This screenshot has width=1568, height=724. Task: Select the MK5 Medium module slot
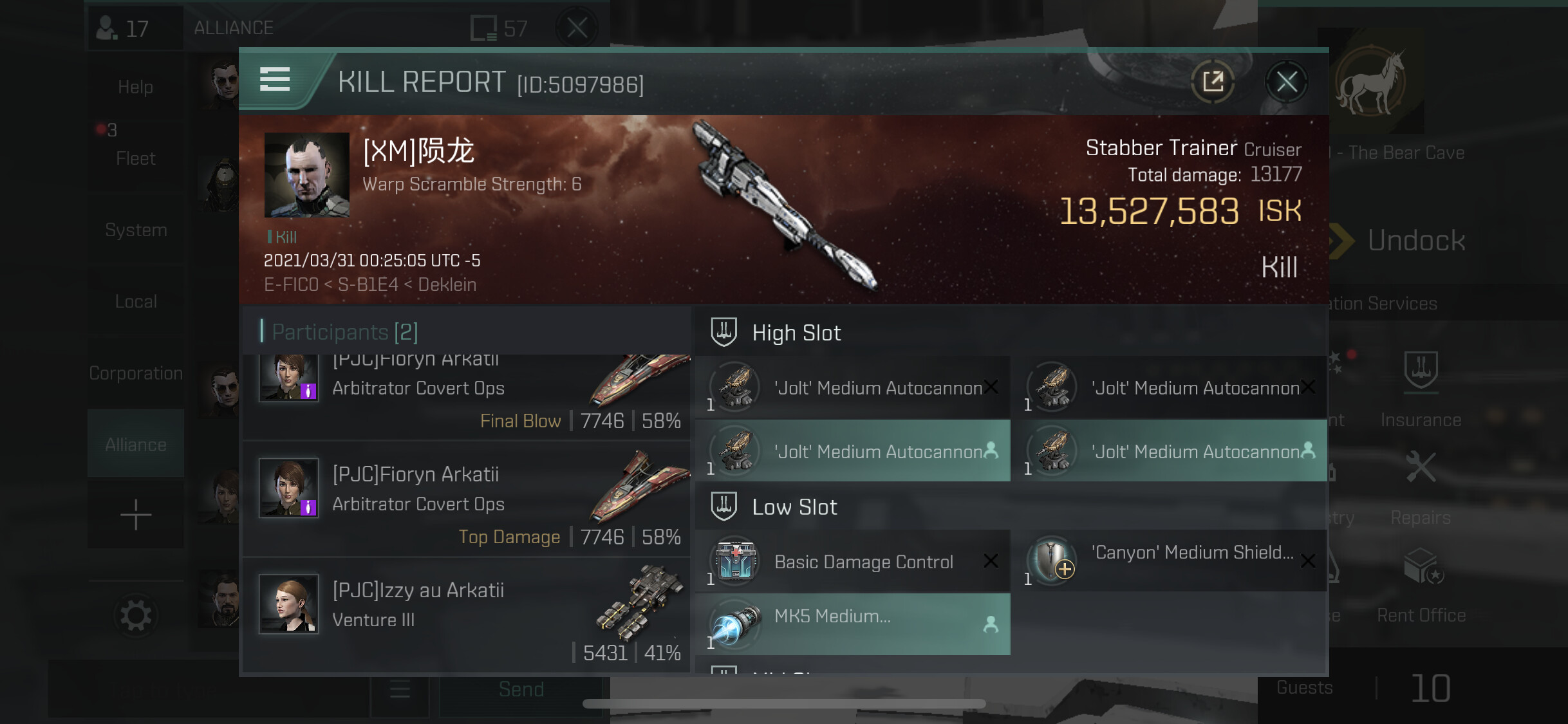click(x=853, y=624)
